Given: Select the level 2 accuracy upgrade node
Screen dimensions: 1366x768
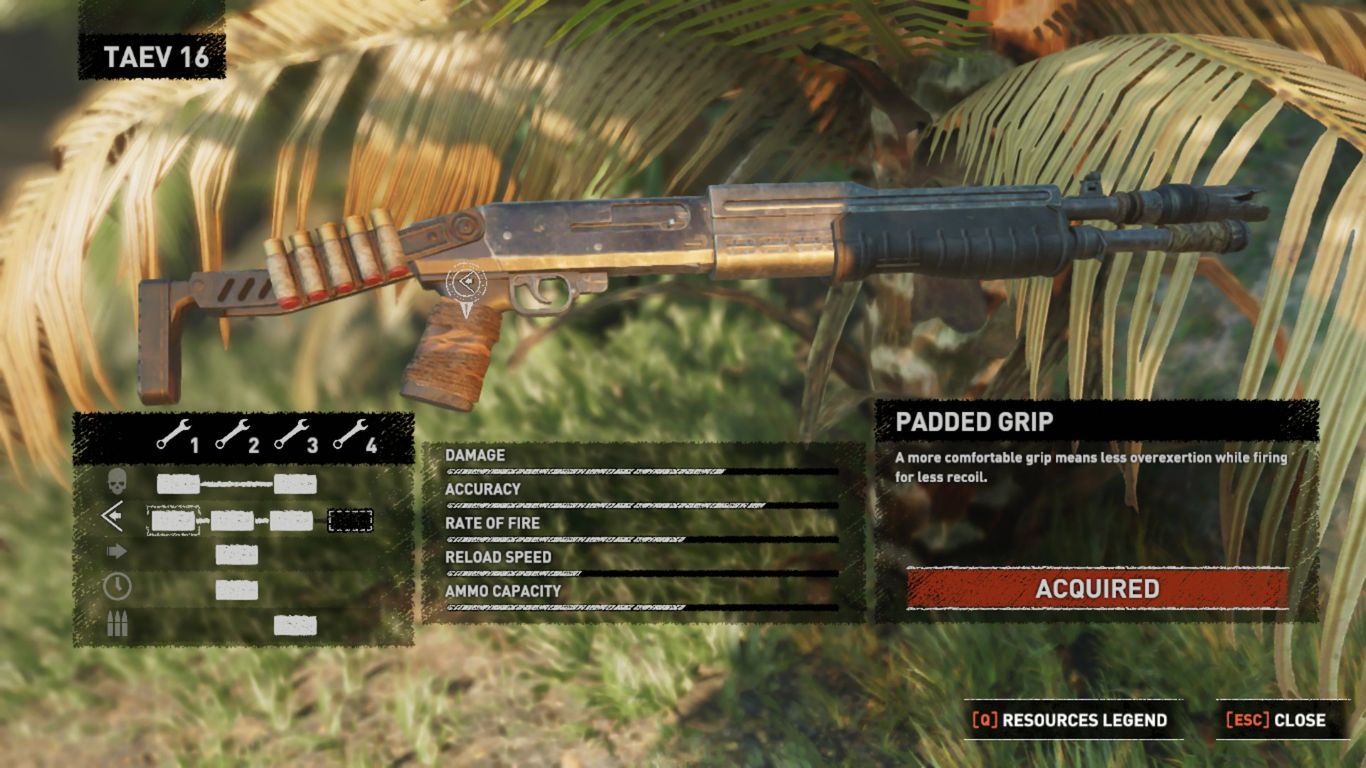Looking at the screenshot, I should tap(232, 520).
